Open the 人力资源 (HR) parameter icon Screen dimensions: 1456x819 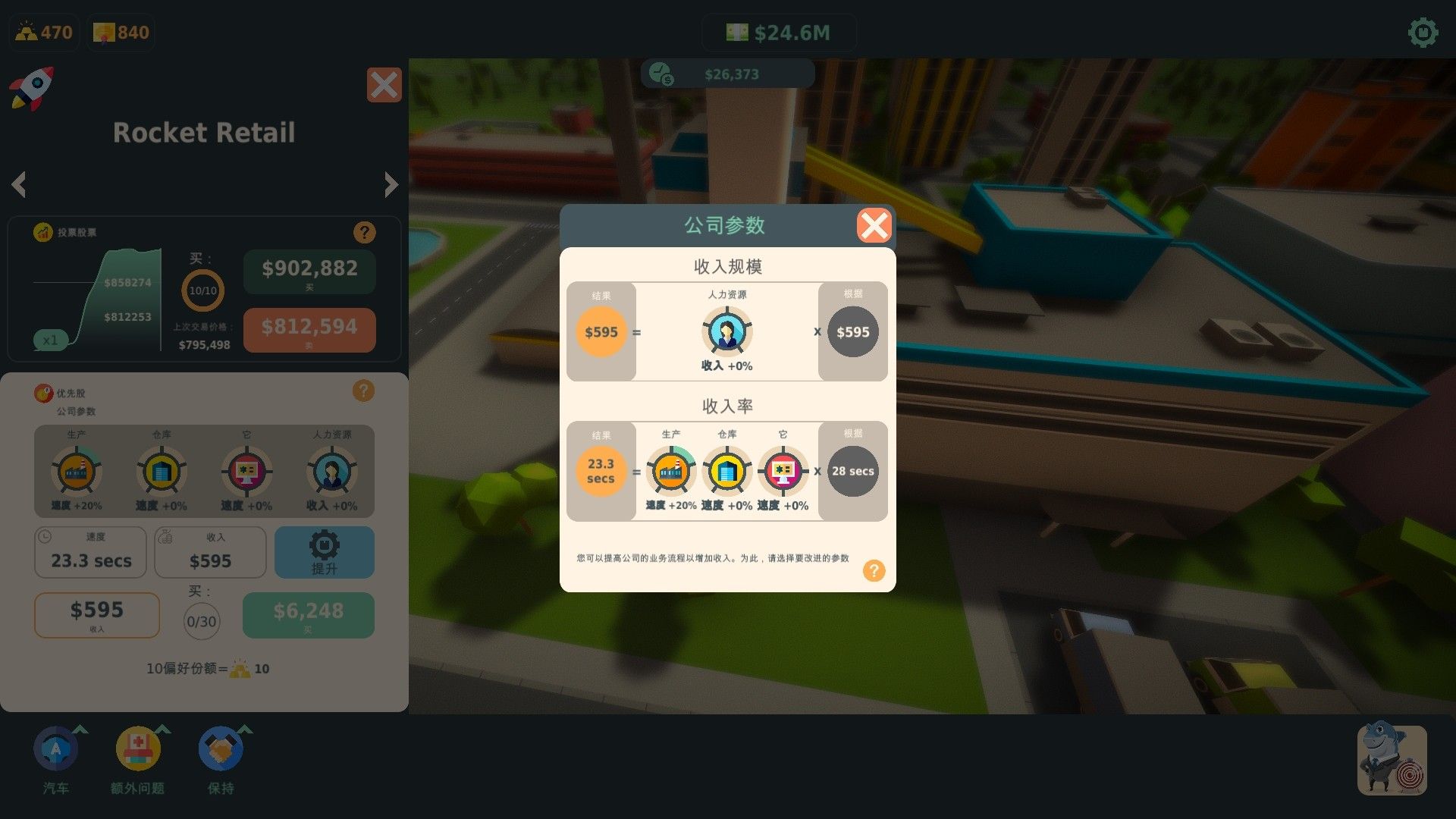[x=331, y=472]
